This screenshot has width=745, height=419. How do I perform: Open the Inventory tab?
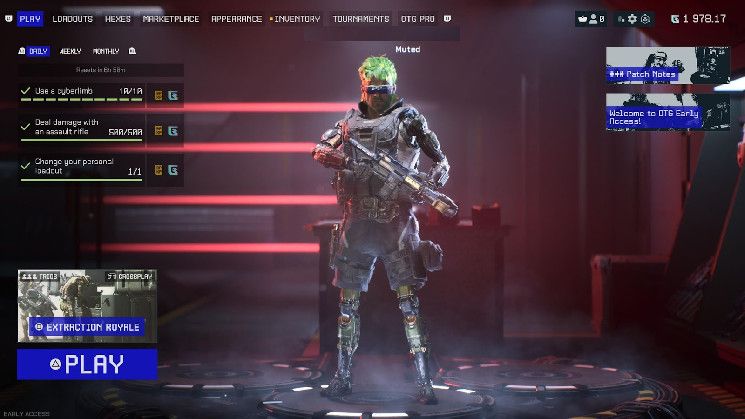coord(297,19)
